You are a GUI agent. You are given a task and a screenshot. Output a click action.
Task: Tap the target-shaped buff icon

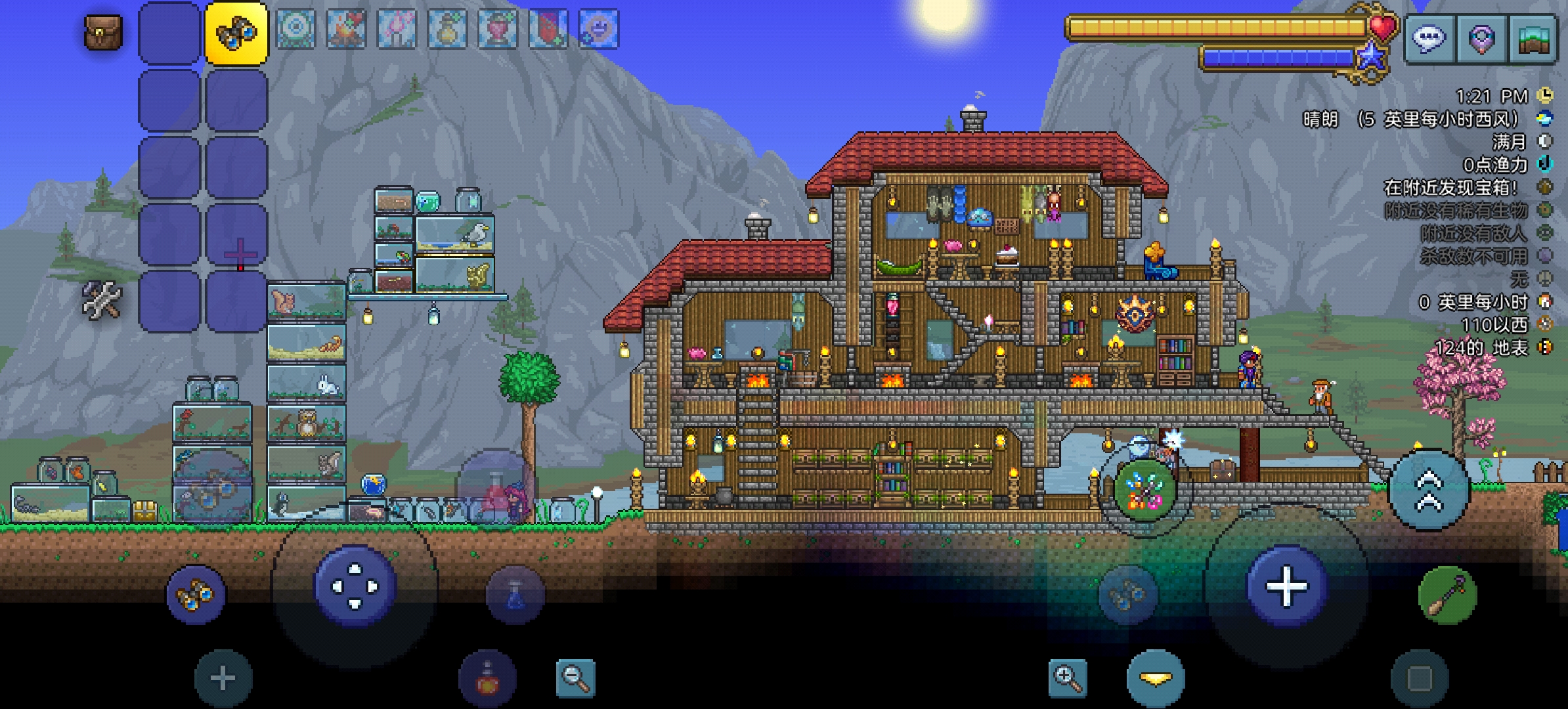click(295, 29)
